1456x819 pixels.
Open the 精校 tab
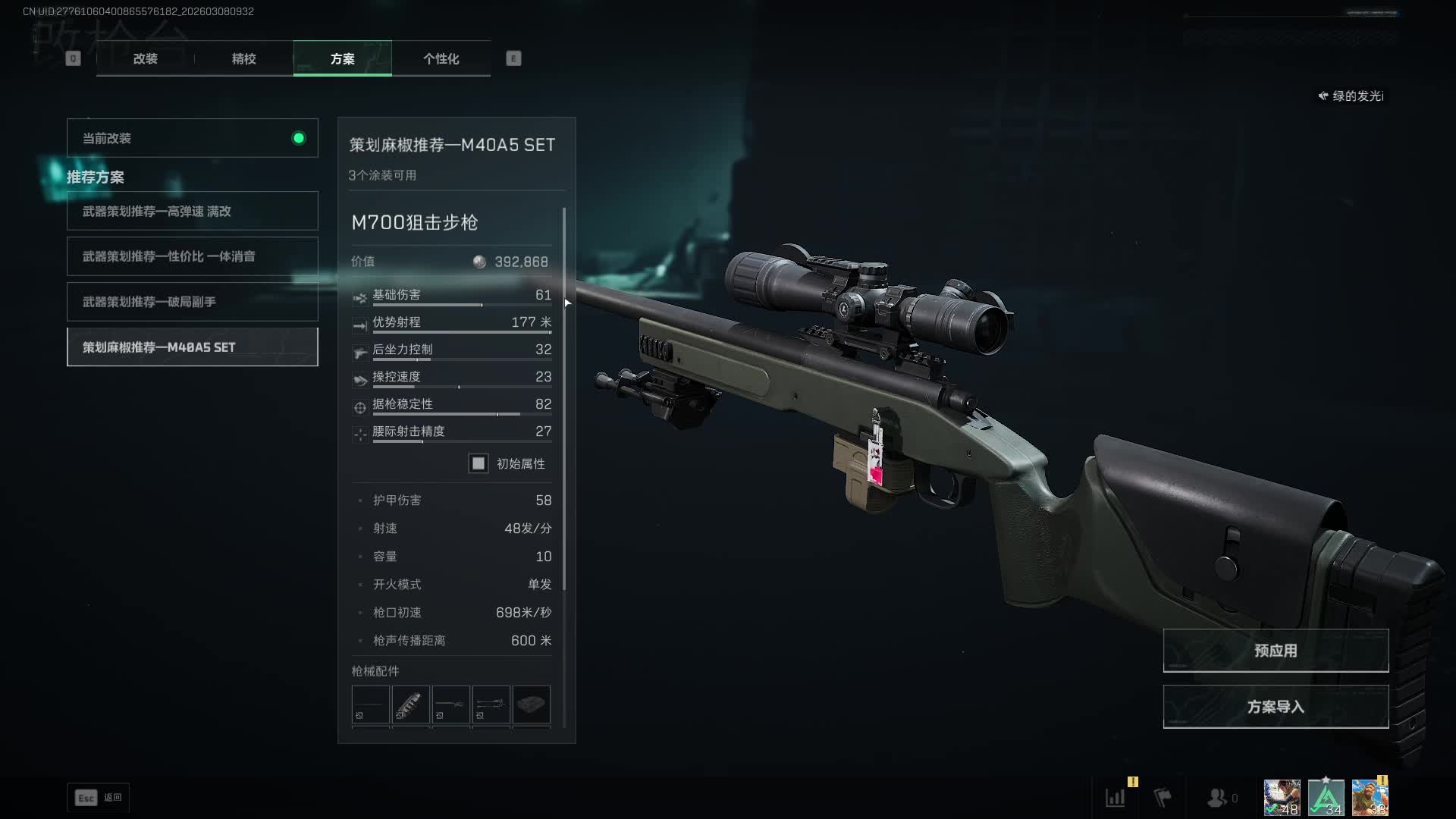point(243,58)
